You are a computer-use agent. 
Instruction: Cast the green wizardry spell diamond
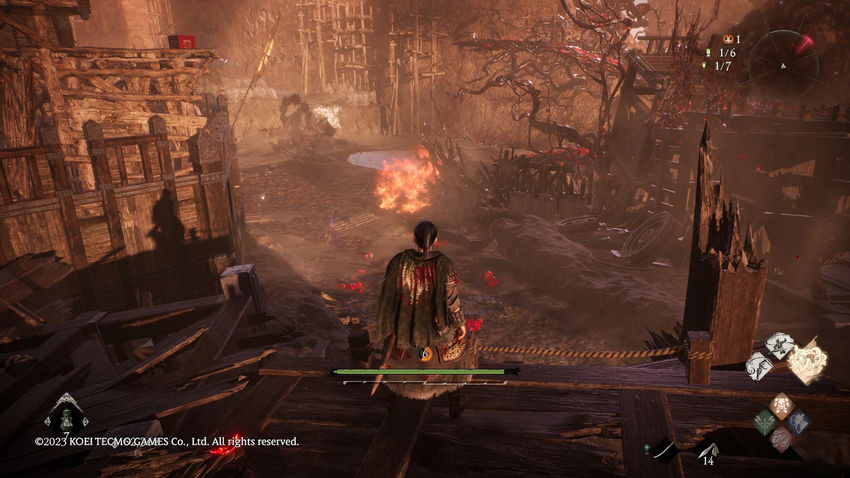coord(765,421)
